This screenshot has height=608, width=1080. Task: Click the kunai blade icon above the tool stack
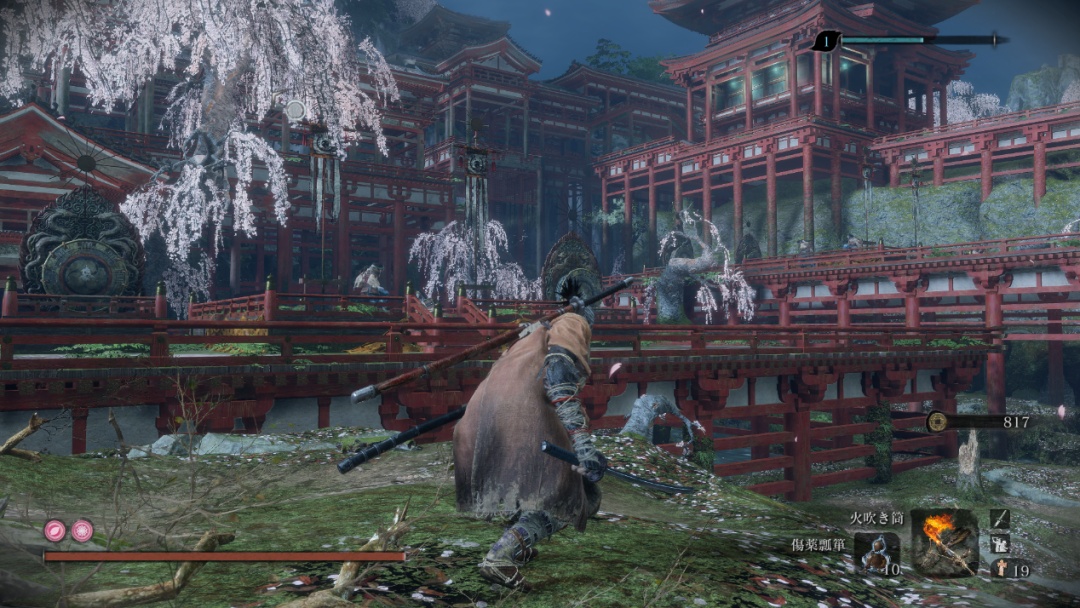[1000, 518]
